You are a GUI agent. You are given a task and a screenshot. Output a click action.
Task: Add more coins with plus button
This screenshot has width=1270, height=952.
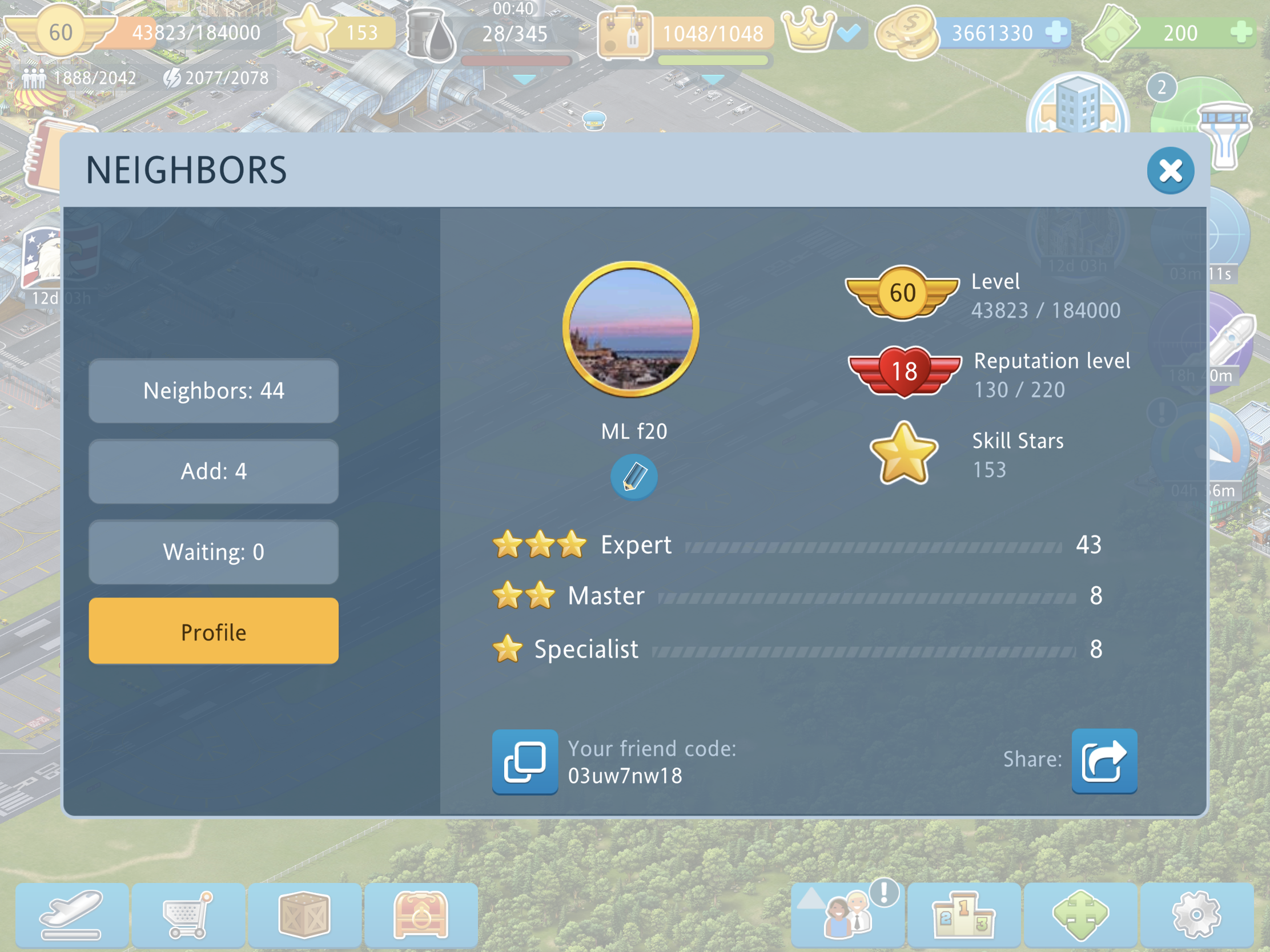(x=1055, y=32)
